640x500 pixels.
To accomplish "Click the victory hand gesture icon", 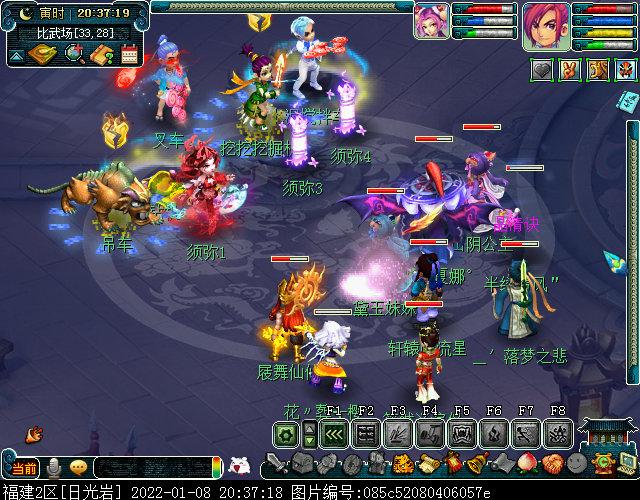I will pos(570,70).
